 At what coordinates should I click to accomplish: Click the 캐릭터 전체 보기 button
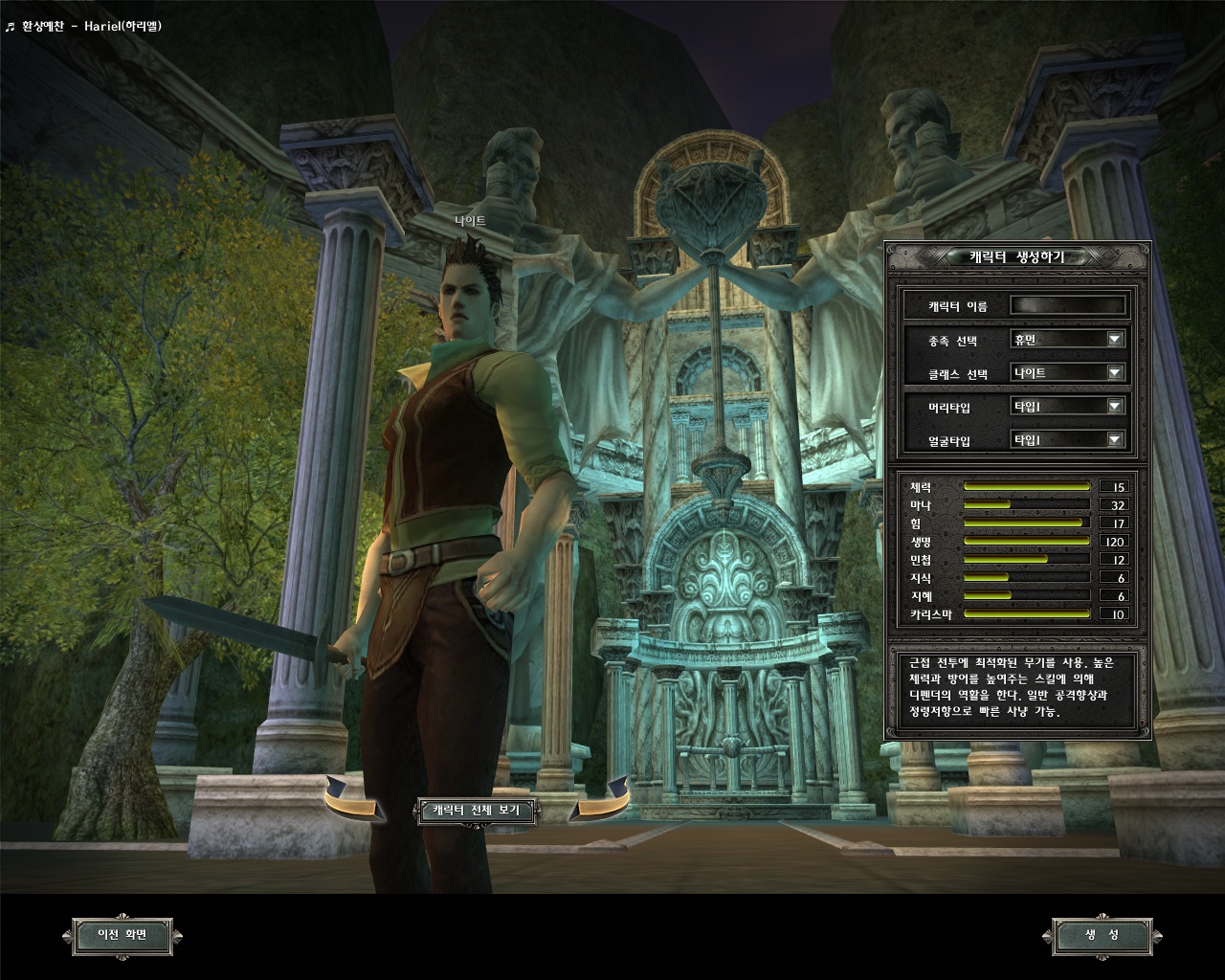click(477, 811)
